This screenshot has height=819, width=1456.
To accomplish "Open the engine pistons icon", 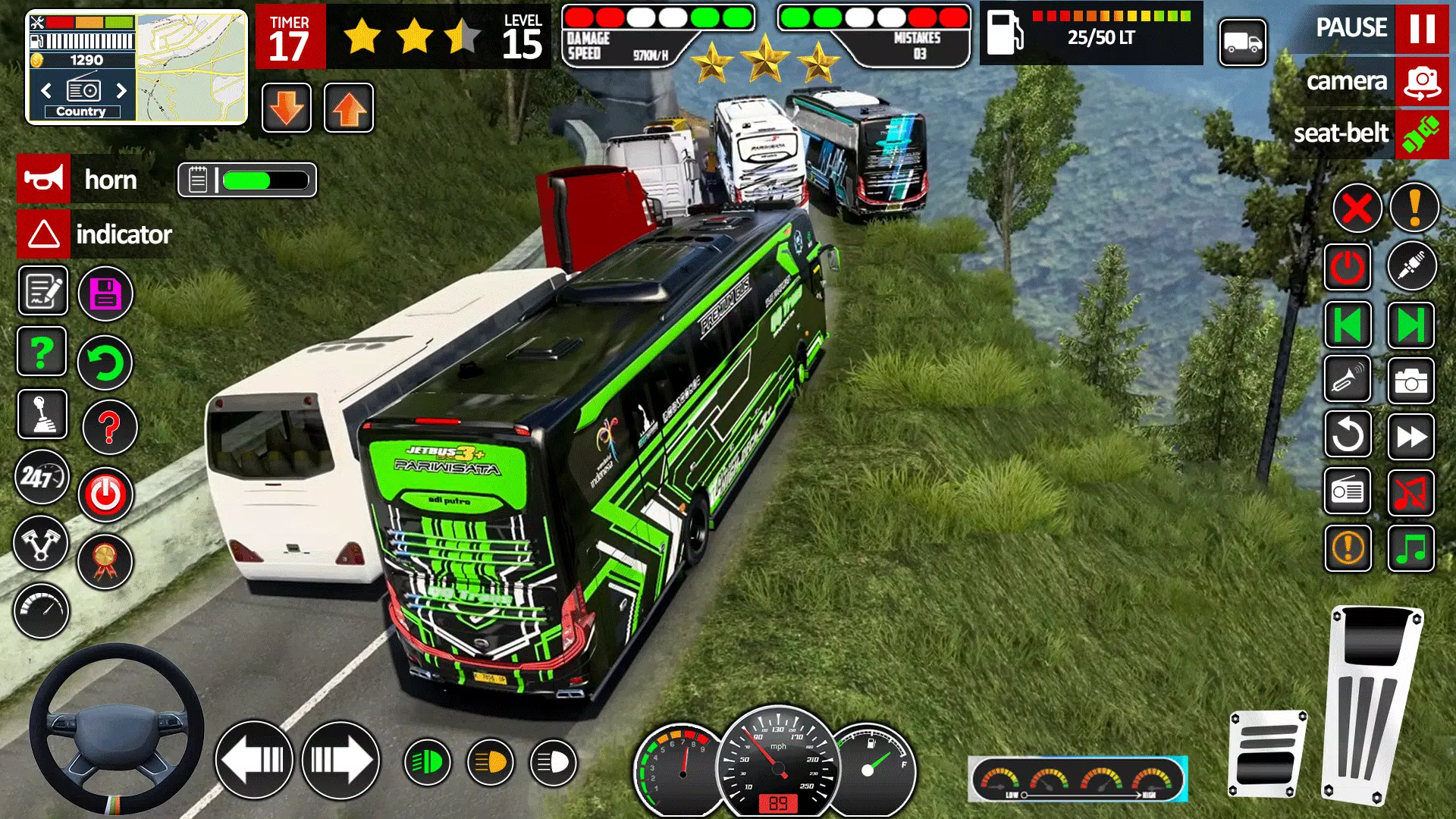I will pos(42,544).
